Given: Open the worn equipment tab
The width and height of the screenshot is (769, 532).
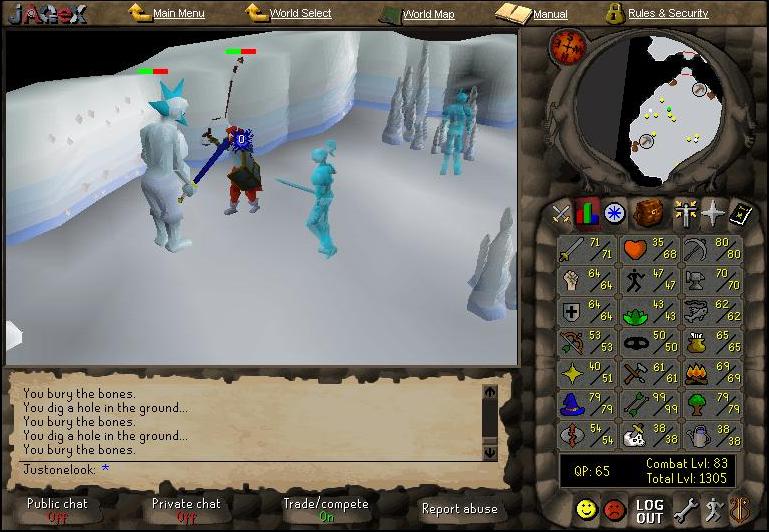Looking at the screenshot, I should [684, 213].
